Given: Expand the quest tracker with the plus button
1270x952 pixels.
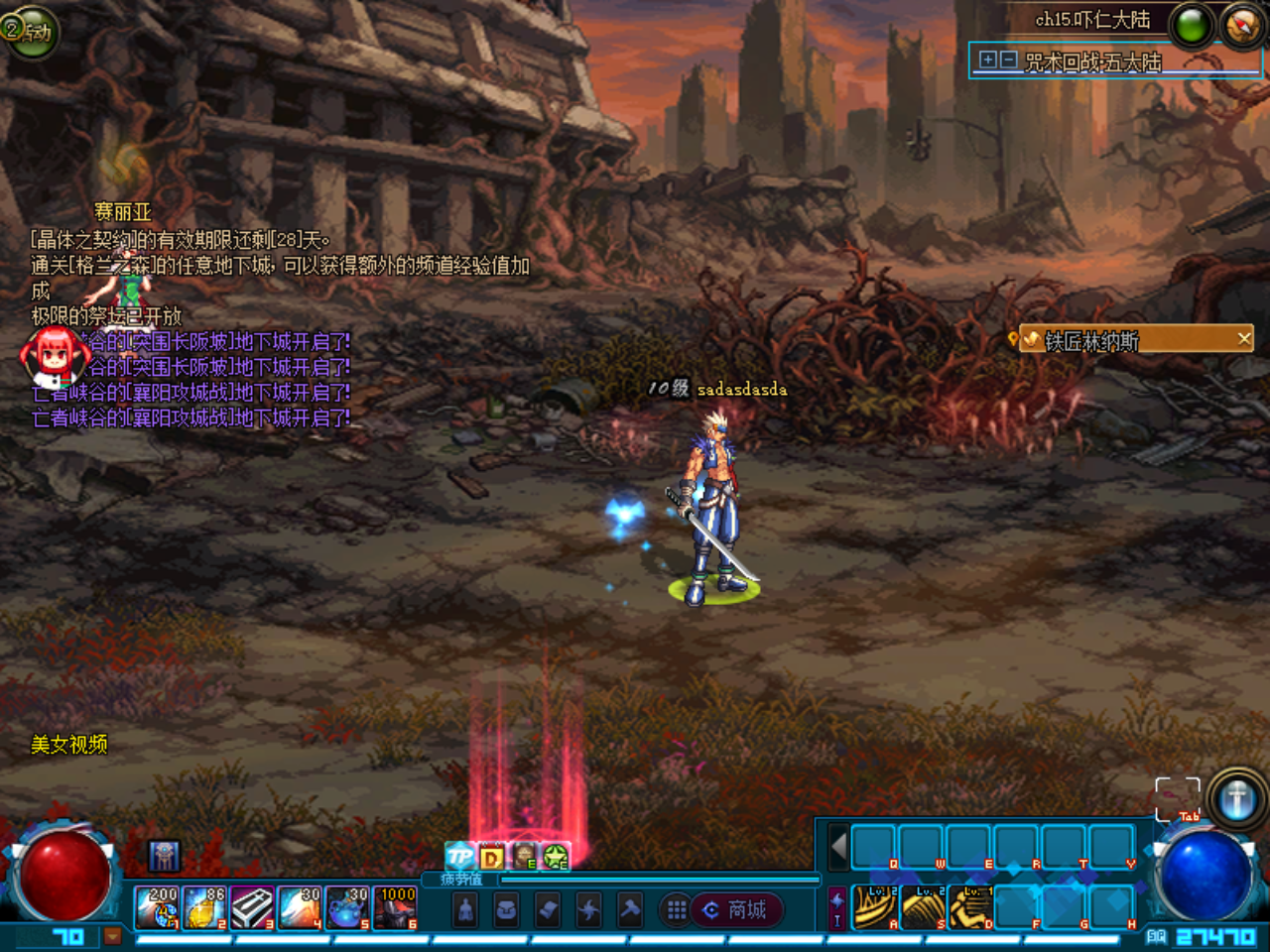Looking at the screenshot, I should tap(988, 60).
